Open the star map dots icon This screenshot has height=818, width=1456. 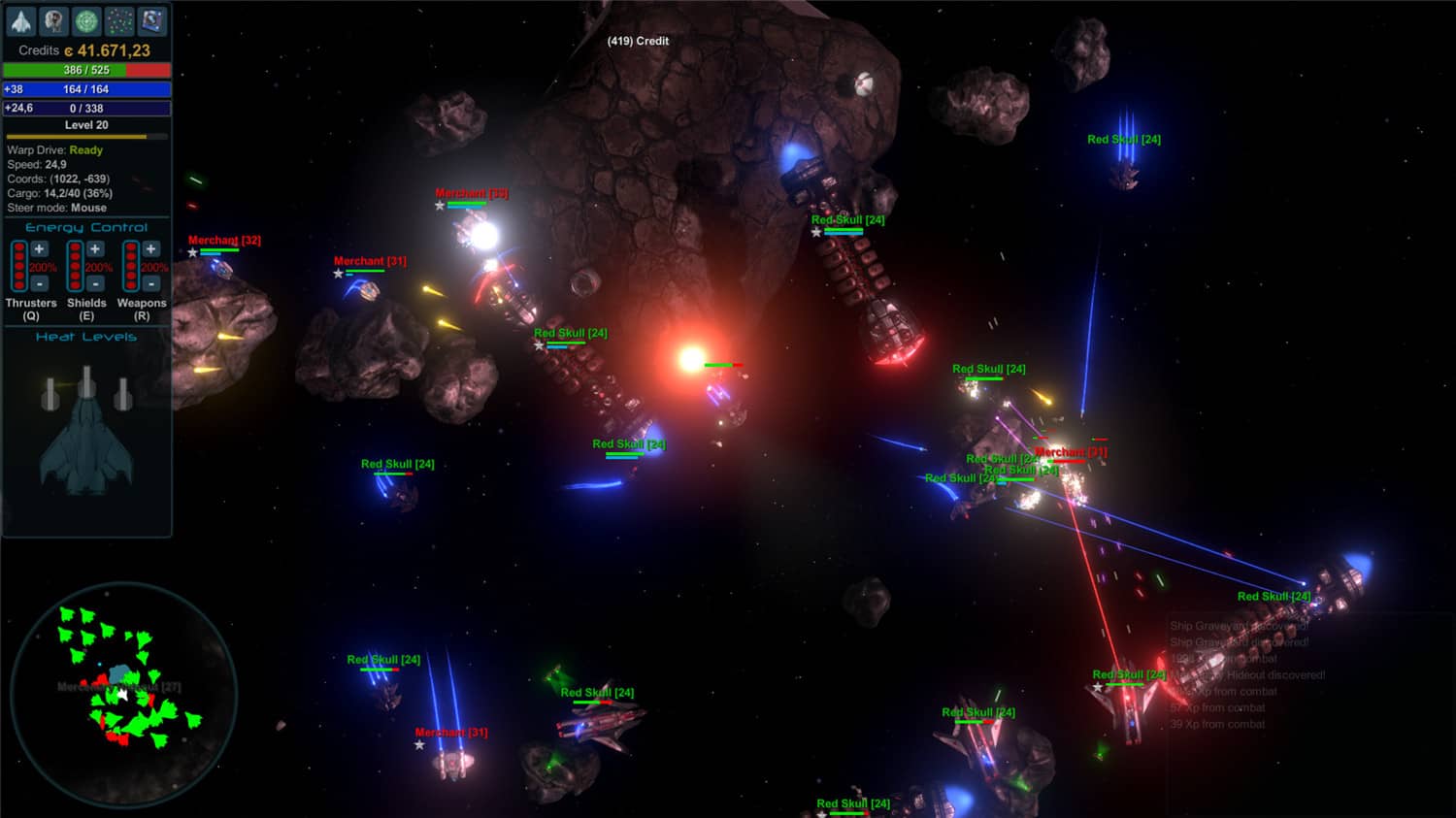point(119,20)
